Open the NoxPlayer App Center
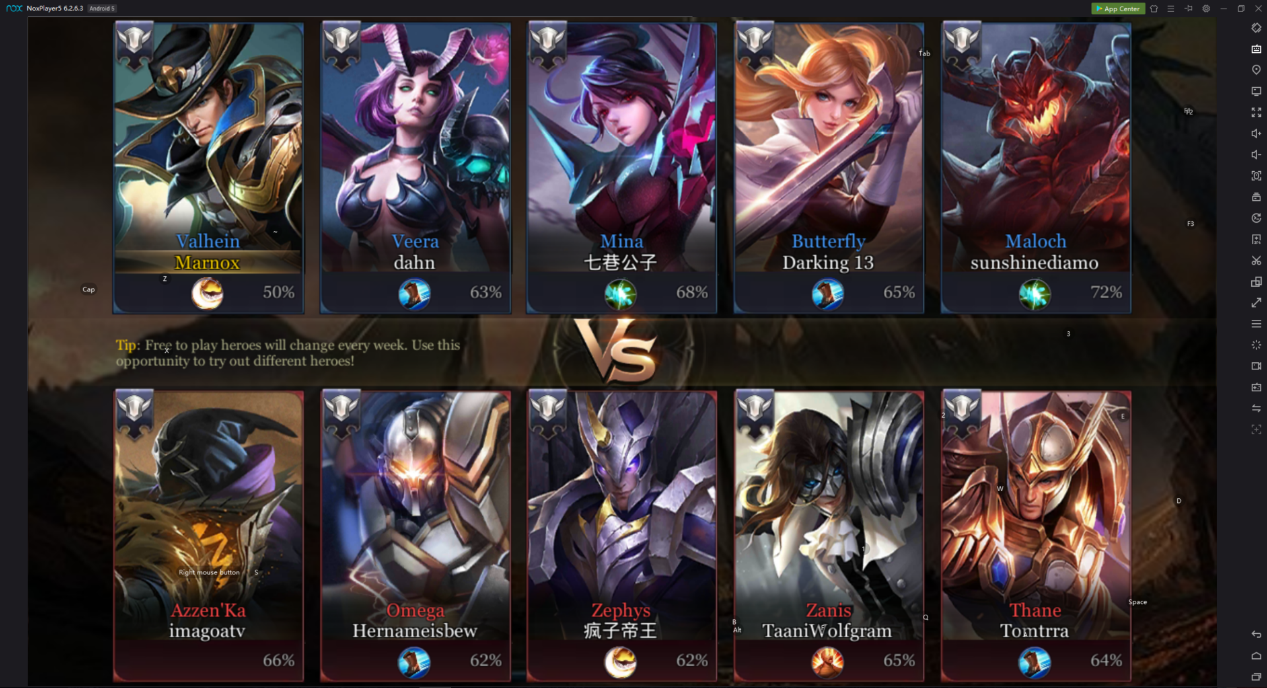1267x688 pixels. [x=1118, y=9]
